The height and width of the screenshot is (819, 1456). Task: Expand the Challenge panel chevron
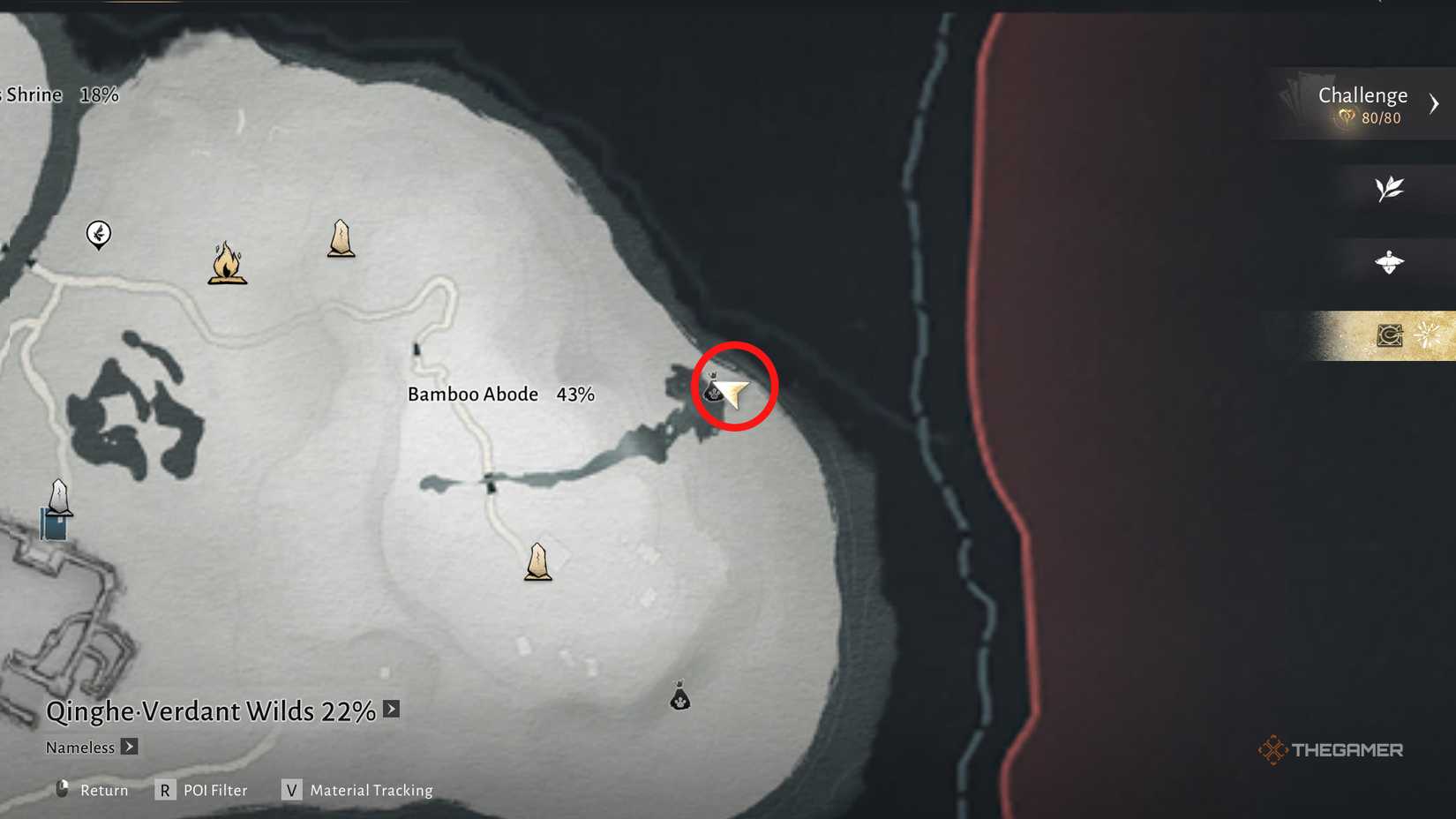point(1435,103)
